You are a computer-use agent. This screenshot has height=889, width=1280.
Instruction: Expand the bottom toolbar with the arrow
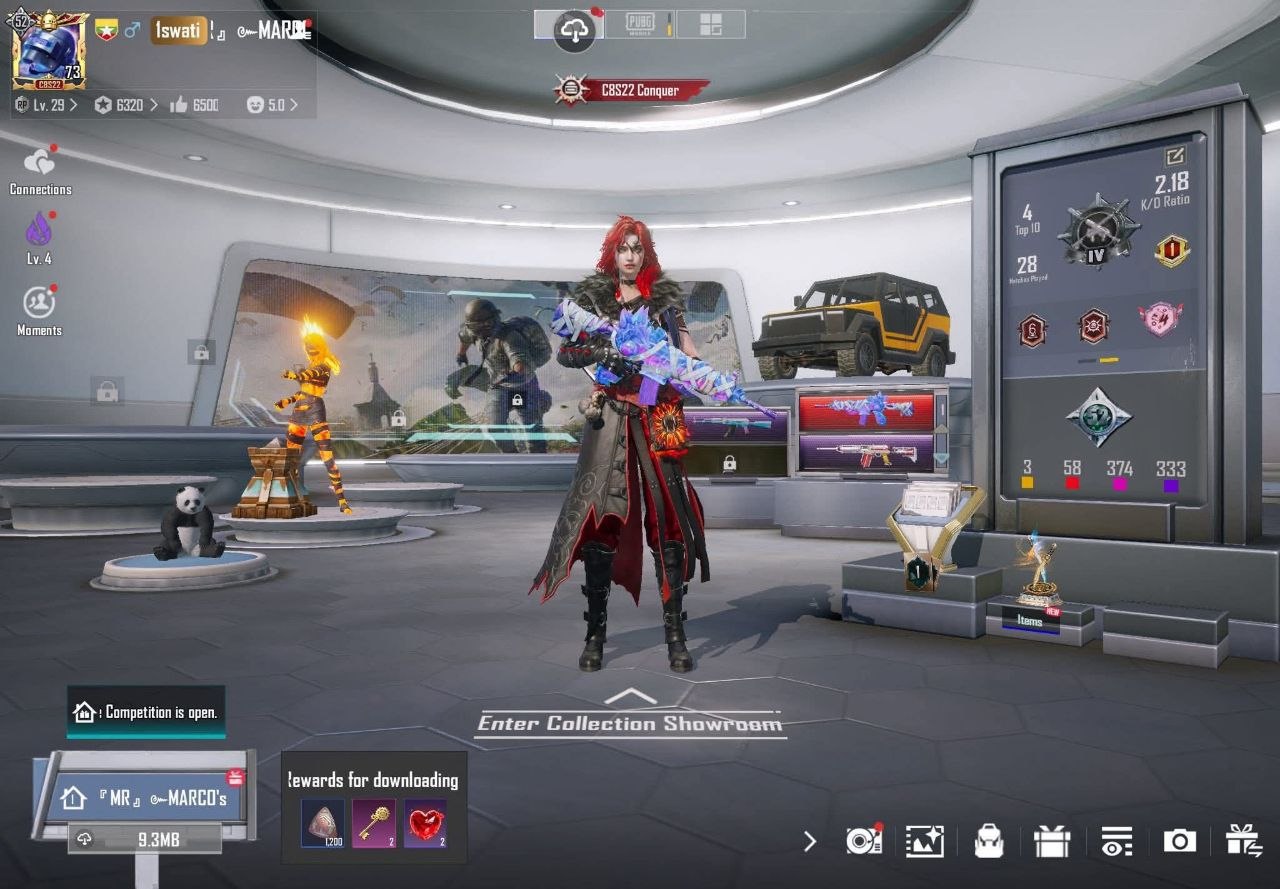tap(810, 841)
